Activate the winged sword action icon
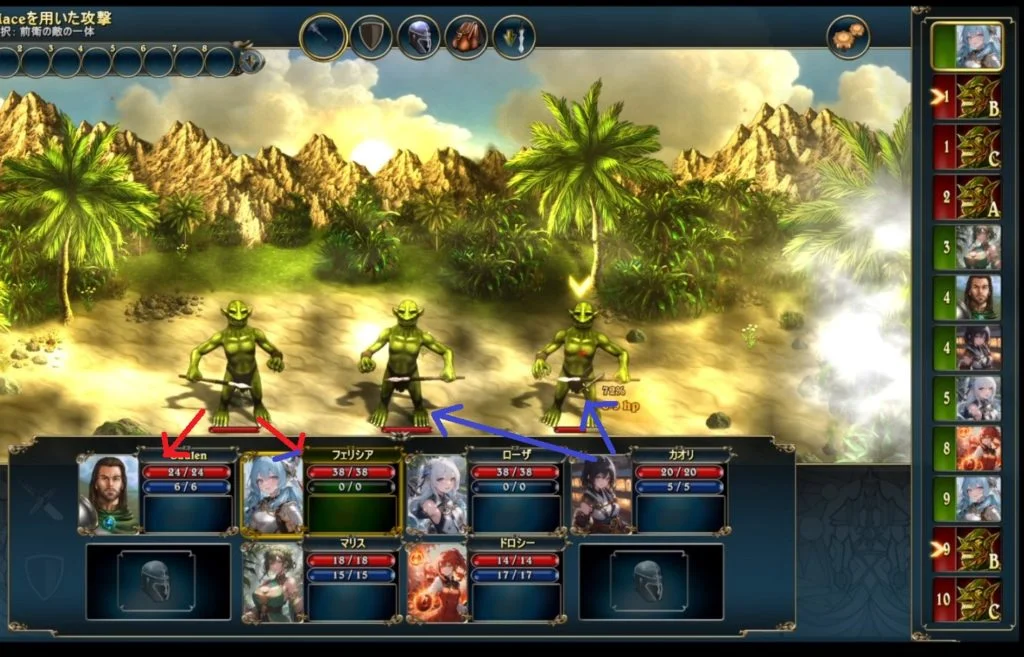This screenshot has width=1024, height=657. click(x=514, y=37)
